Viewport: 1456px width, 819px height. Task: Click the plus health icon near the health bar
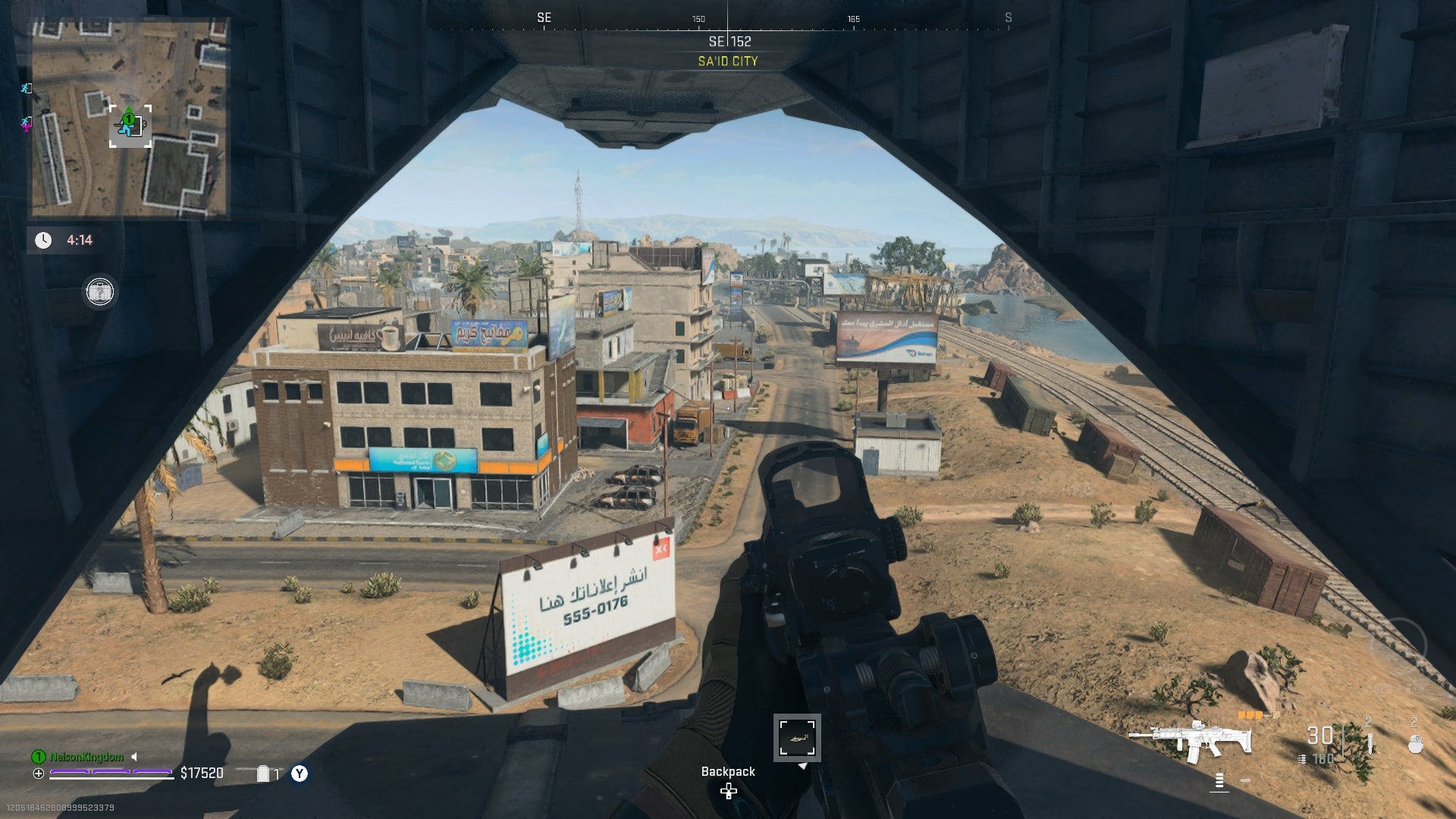[x=38, y=774]
